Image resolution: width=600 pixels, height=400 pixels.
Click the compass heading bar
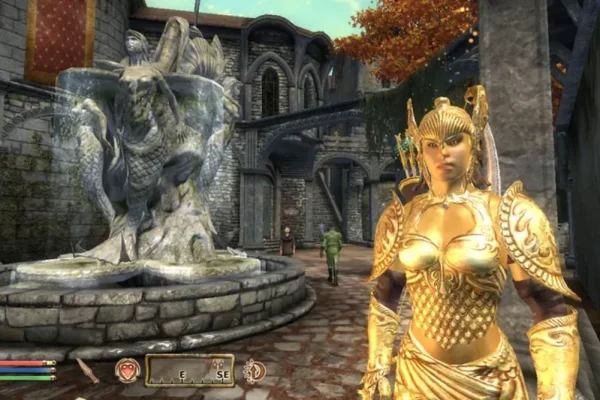coord(189,370)
